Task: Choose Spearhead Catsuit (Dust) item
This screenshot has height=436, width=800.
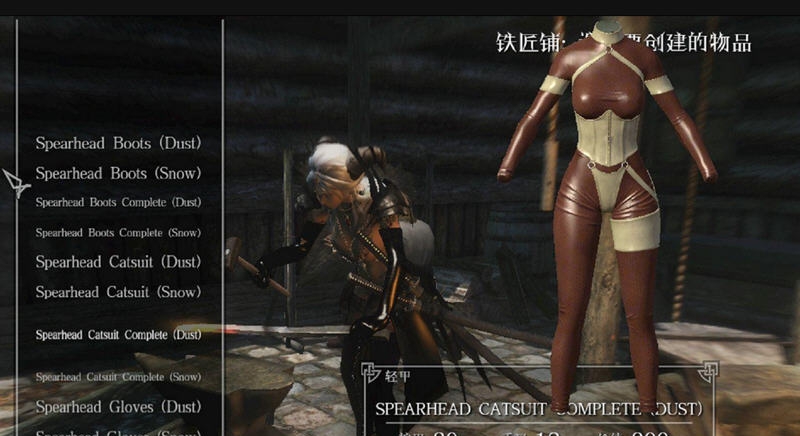Action: pyautogui.click(x=118, y=262)
